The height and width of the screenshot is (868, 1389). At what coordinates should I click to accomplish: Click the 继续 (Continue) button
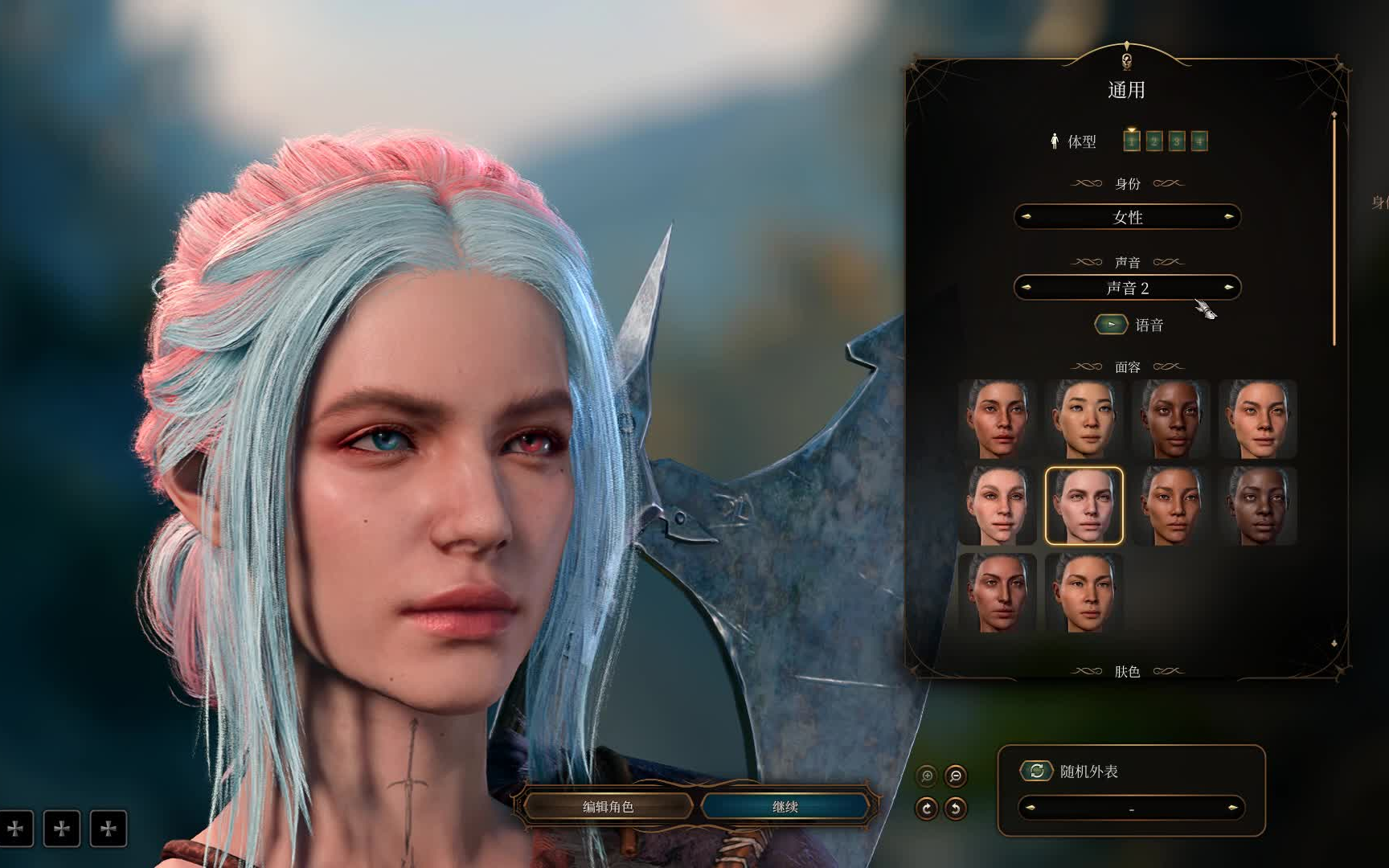click(785, 806)
